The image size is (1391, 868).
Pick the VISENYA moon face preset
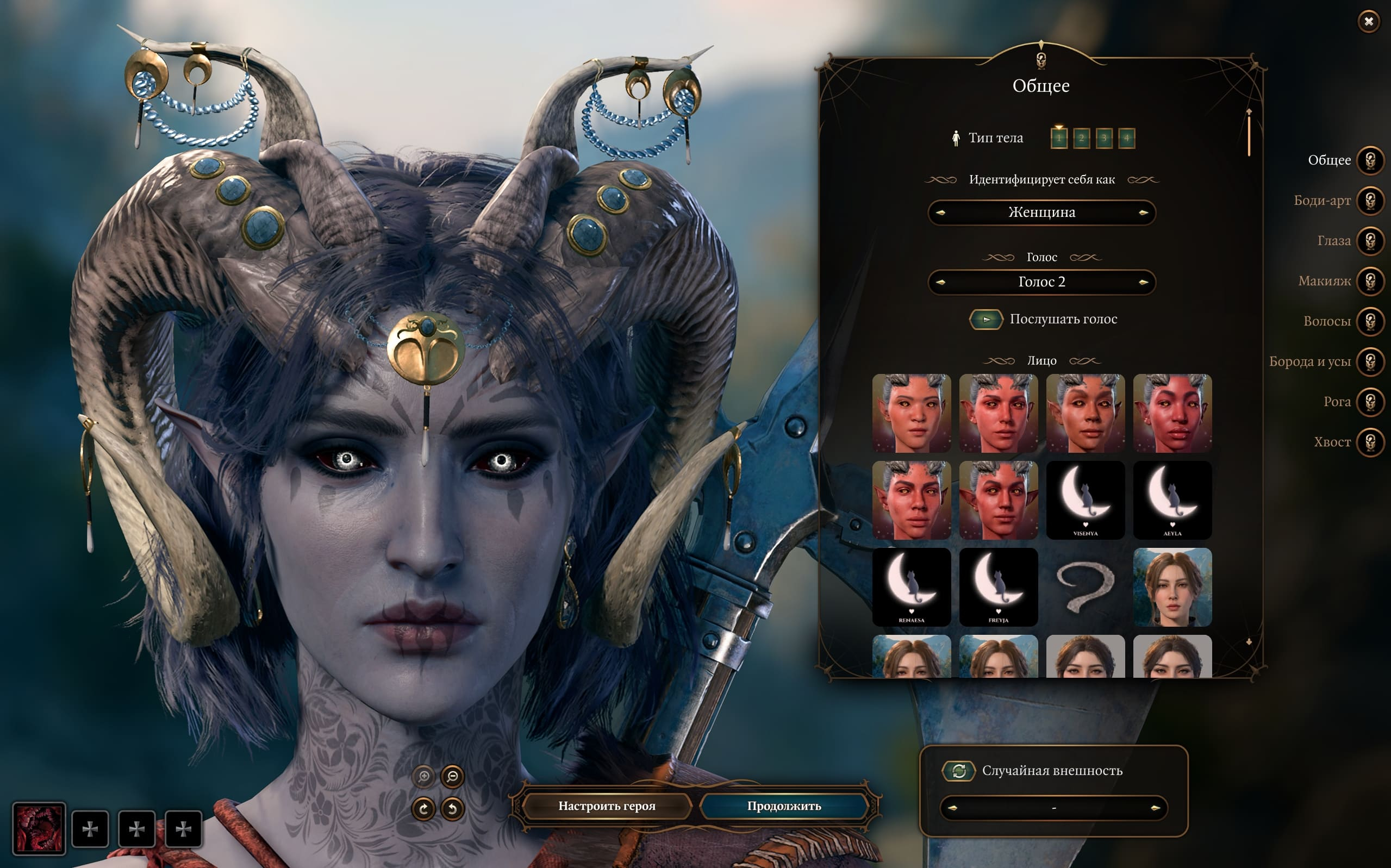(x=1085, y=500)
